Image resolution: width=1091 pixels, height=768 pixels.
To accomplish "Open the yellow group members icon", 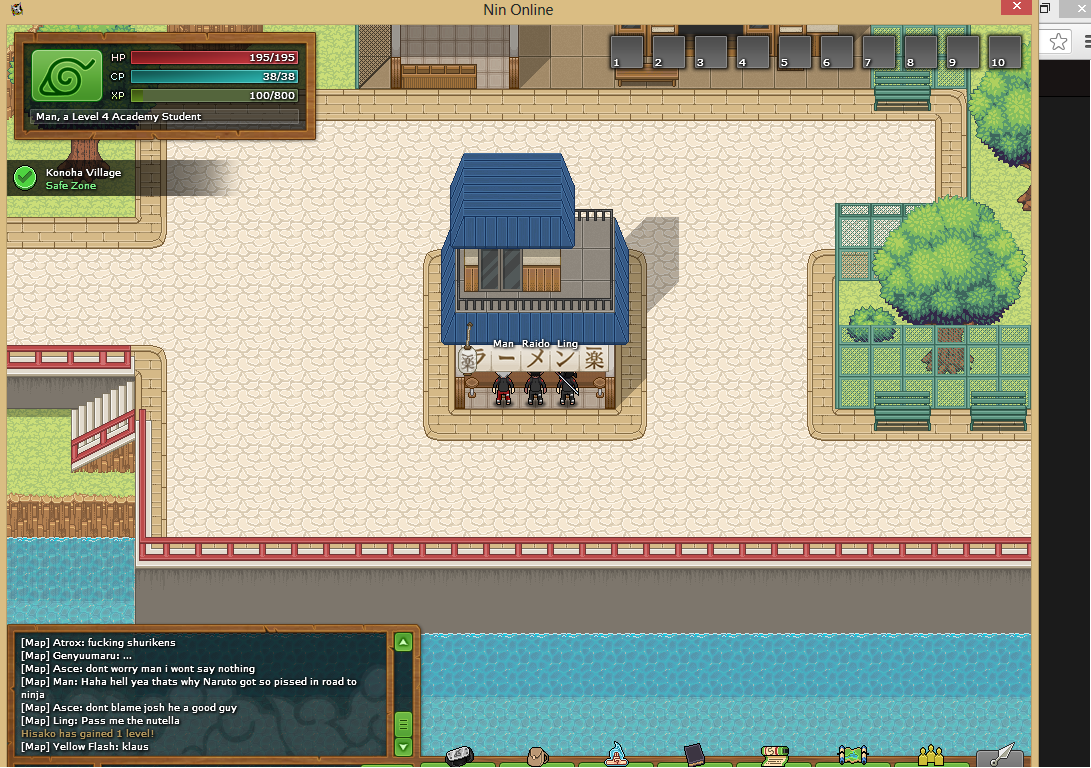I will [x=931, y=755].
